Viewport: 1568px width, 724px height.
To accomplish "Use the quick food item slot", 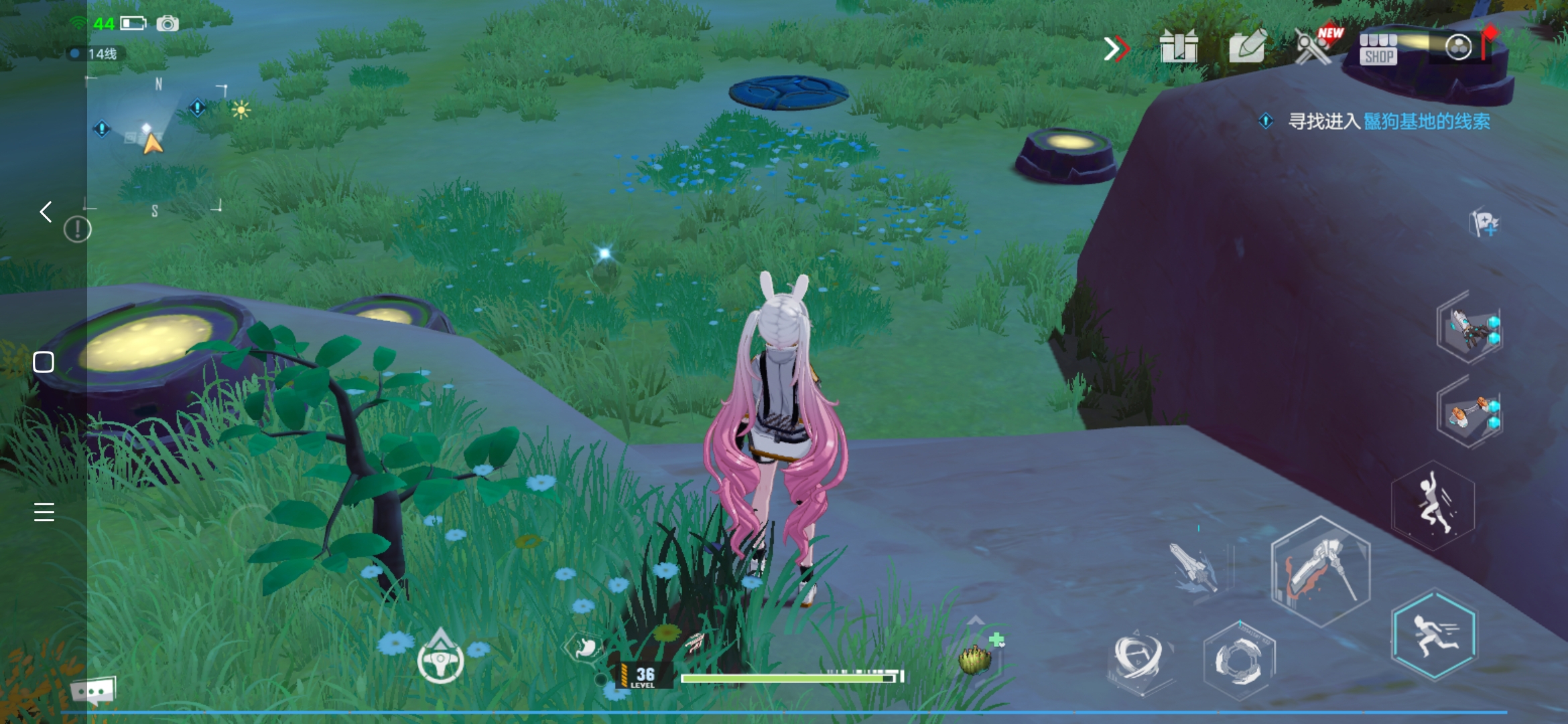I will (976, 658).
